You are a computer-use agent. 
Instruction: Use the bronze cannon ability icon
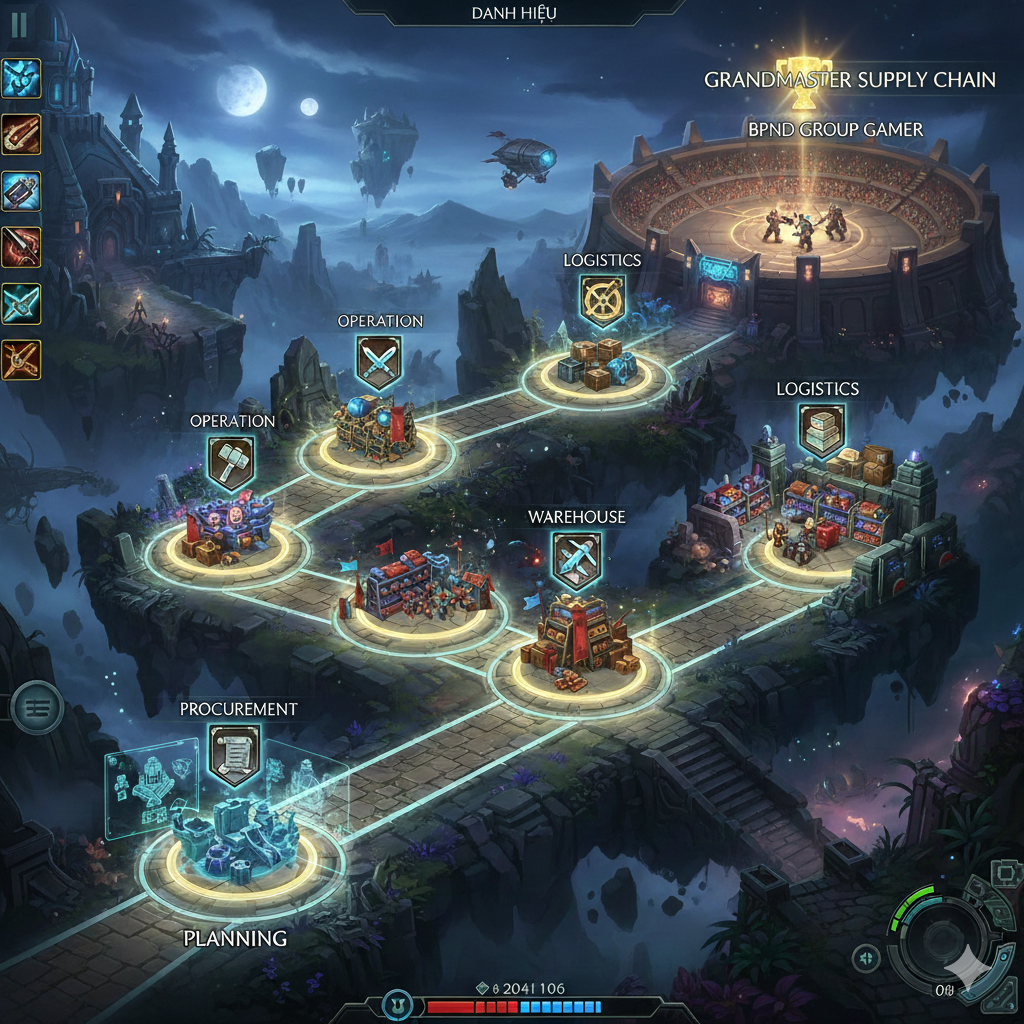pyautogui.click(x=21, y=134)
